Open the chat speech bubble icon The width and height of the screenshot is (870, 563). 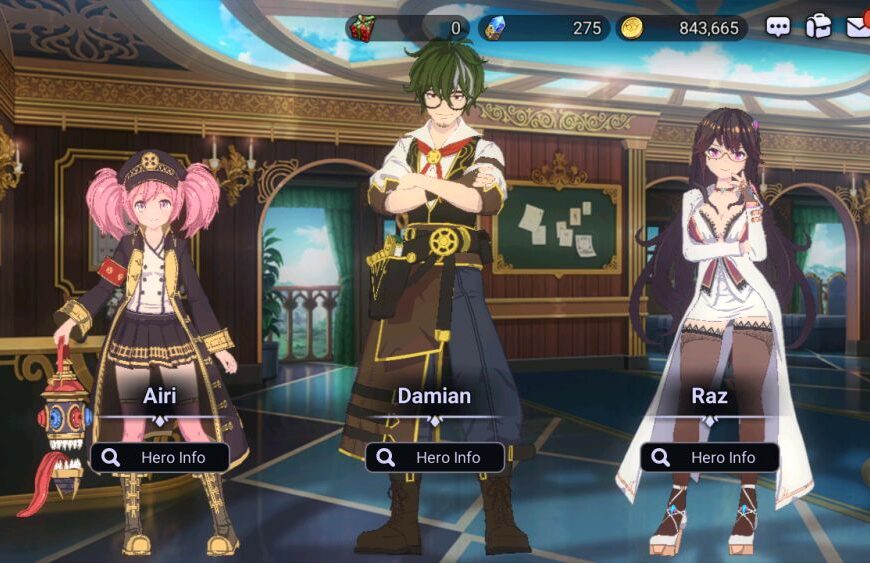(x=778, y=27)
